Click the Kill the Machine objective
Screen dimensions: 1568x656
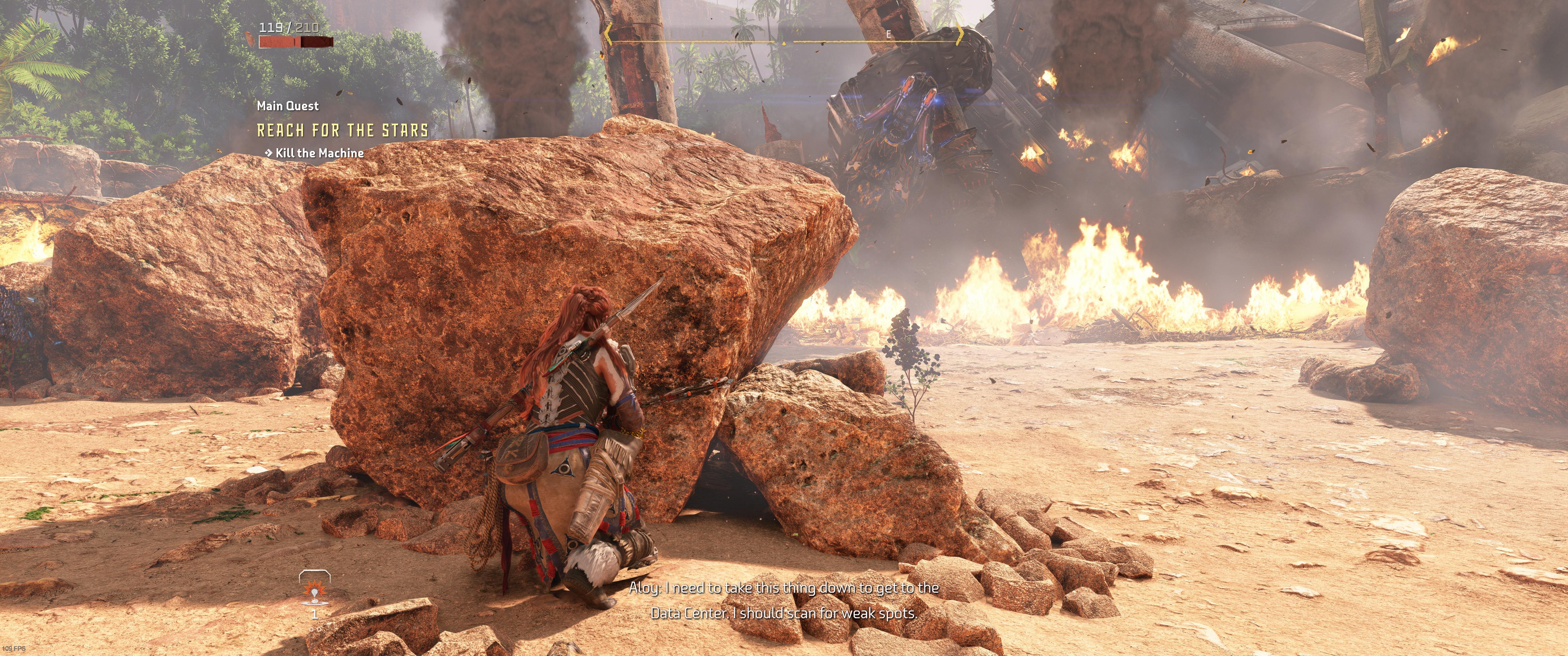pos(319,153)
